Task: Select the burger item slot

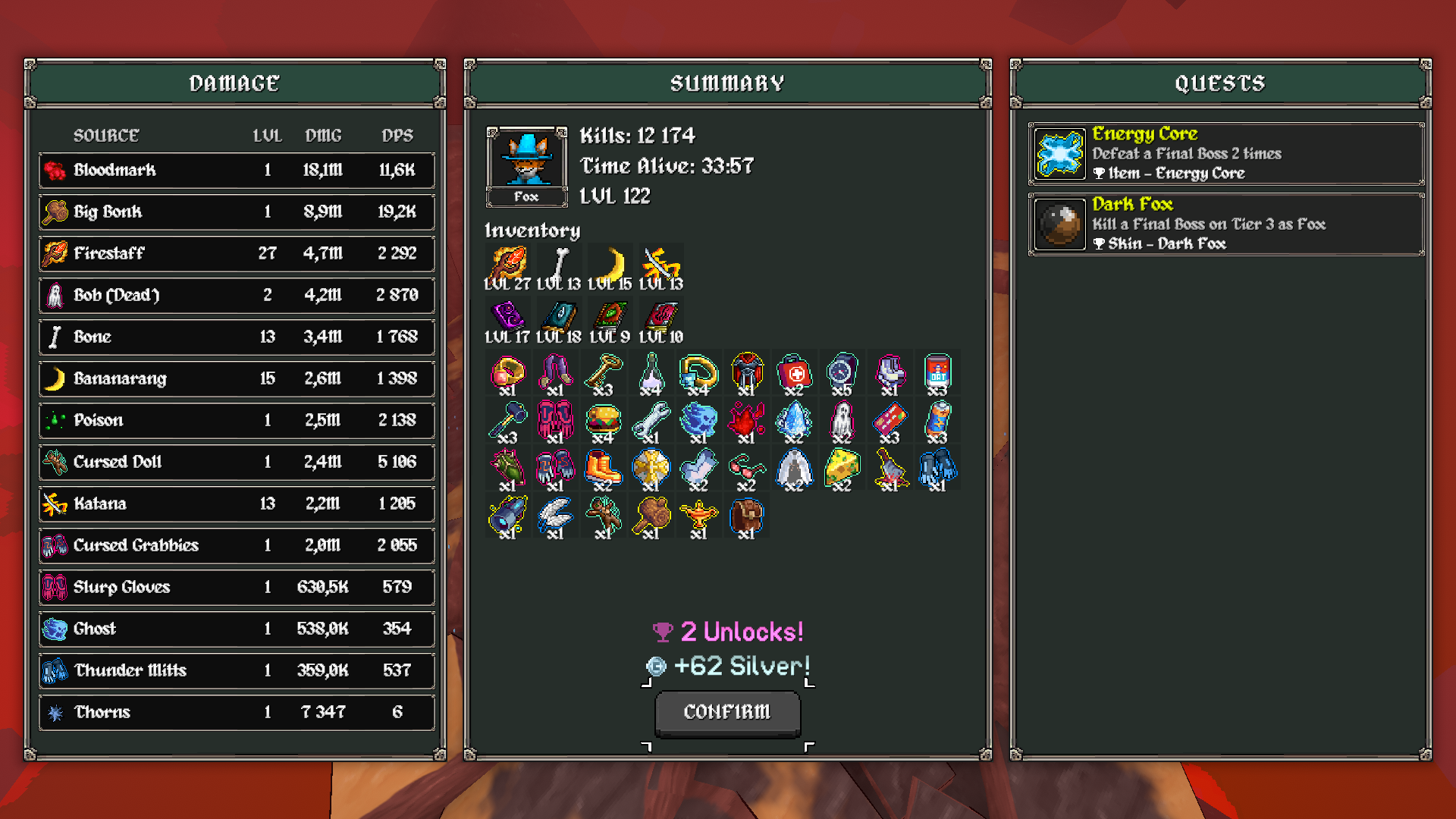Action: pos(603,421)
